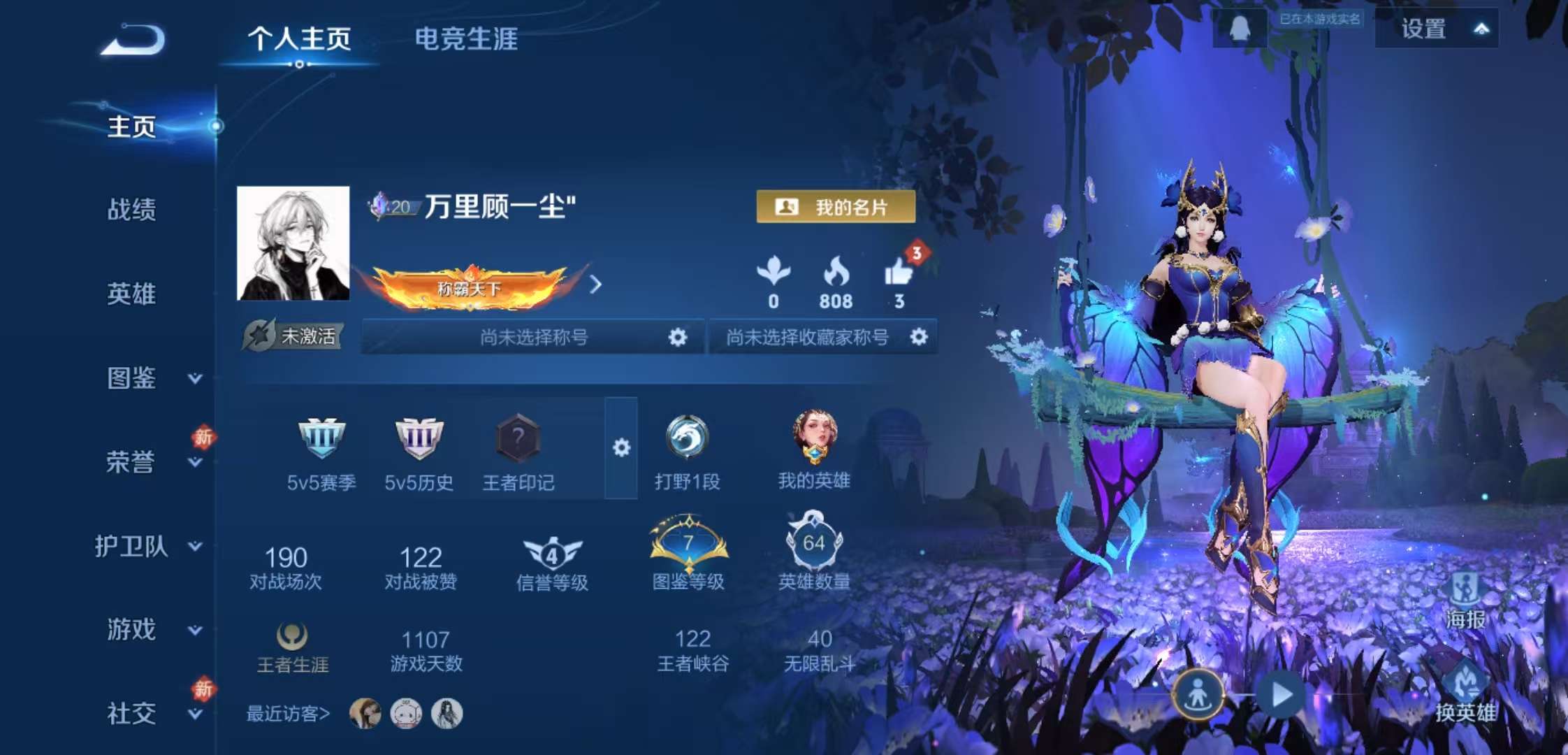This screenshot has width=1568, height=755.
Task: Switch to the 电竞生涯 tab
Action: tap(465, 42)
